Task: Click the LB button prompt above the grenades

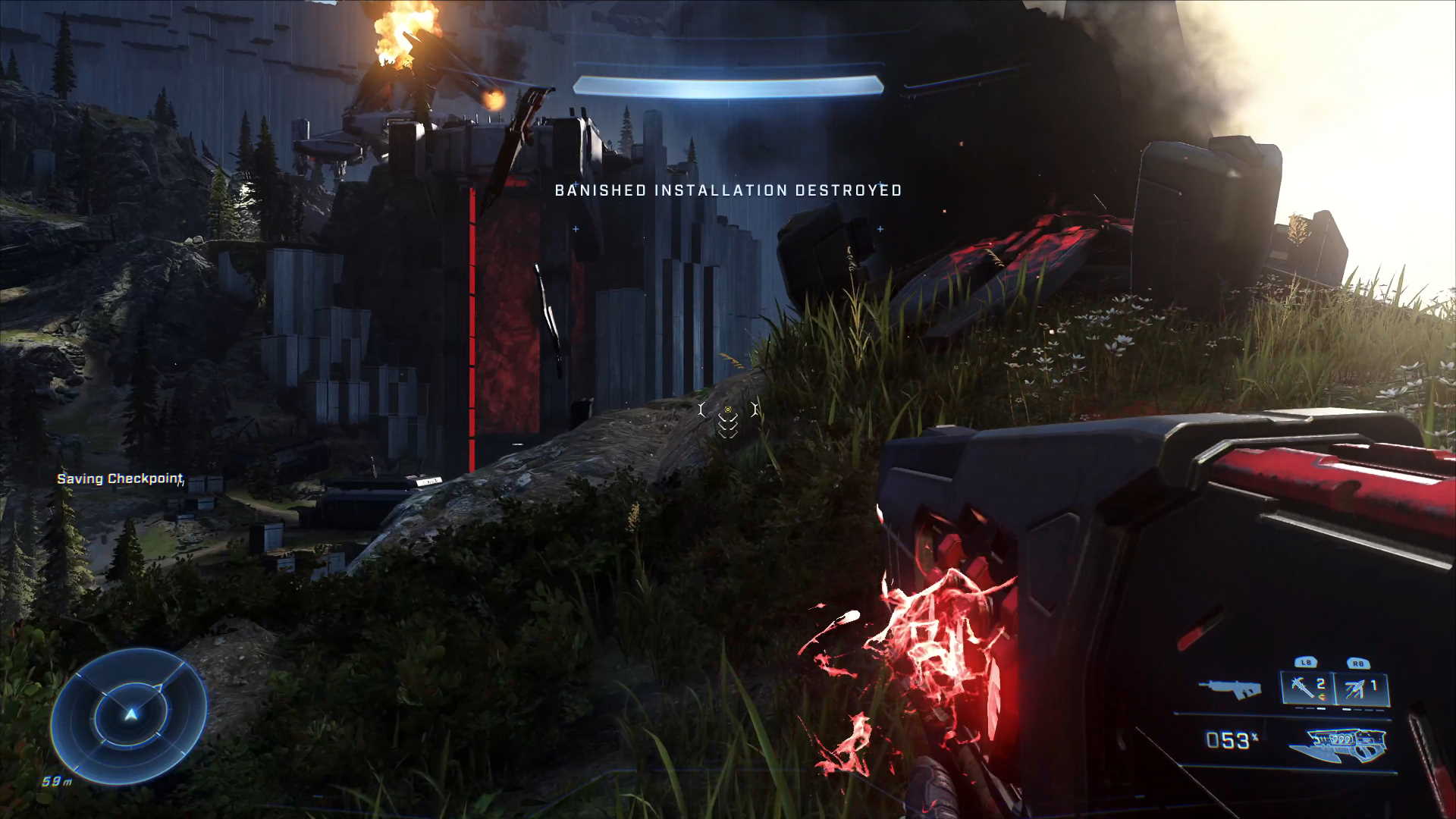Action: point(1303,662)
